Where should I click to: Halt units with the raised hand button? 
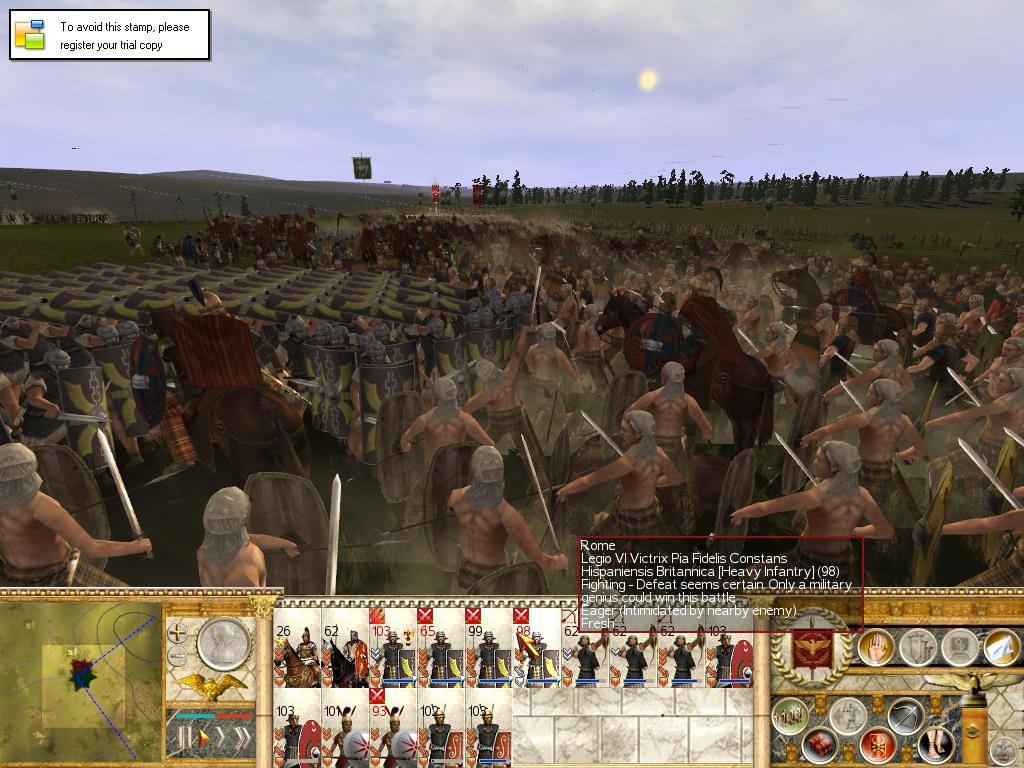876,648
